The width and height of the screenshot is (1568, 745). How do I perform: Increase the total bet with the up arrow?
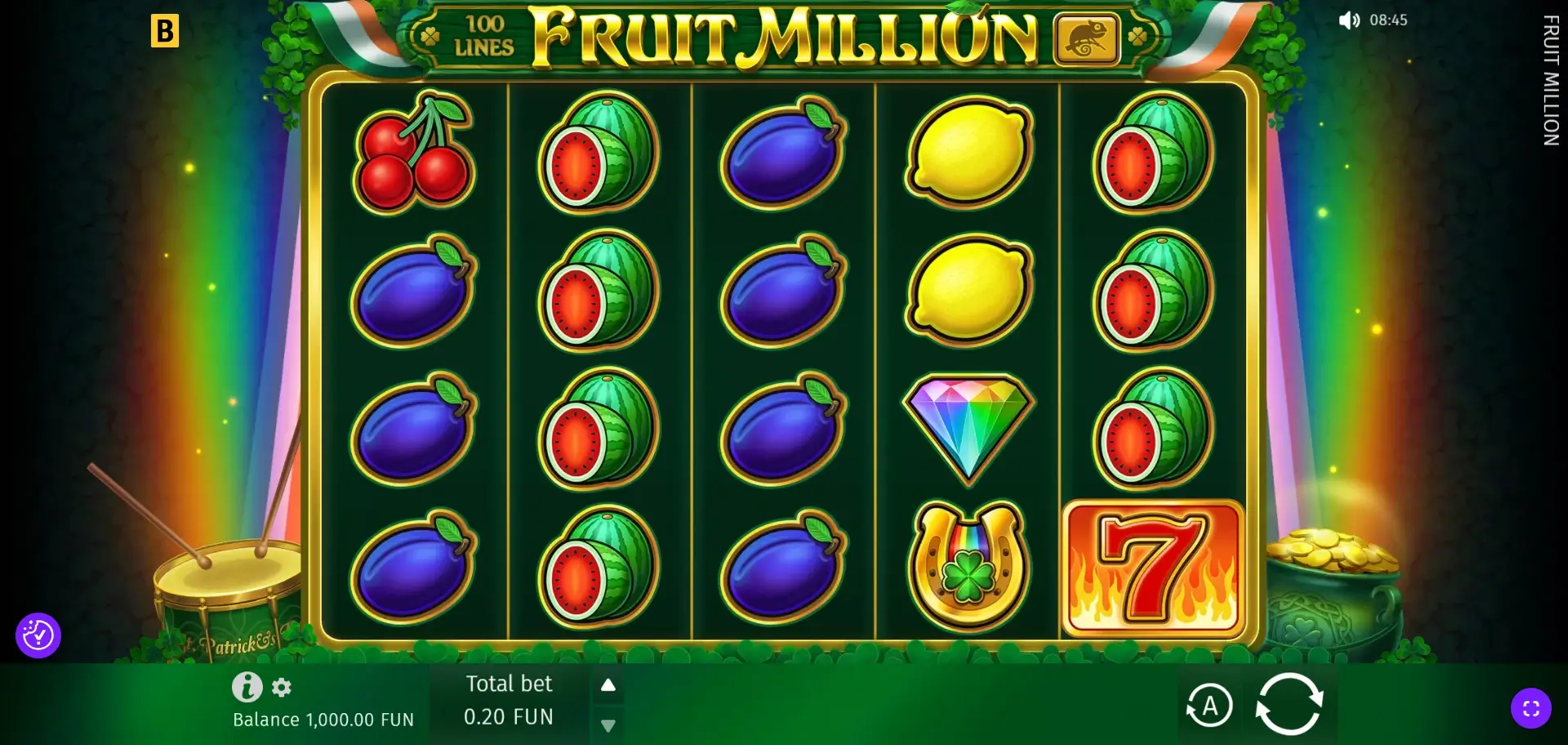[608, 685]
